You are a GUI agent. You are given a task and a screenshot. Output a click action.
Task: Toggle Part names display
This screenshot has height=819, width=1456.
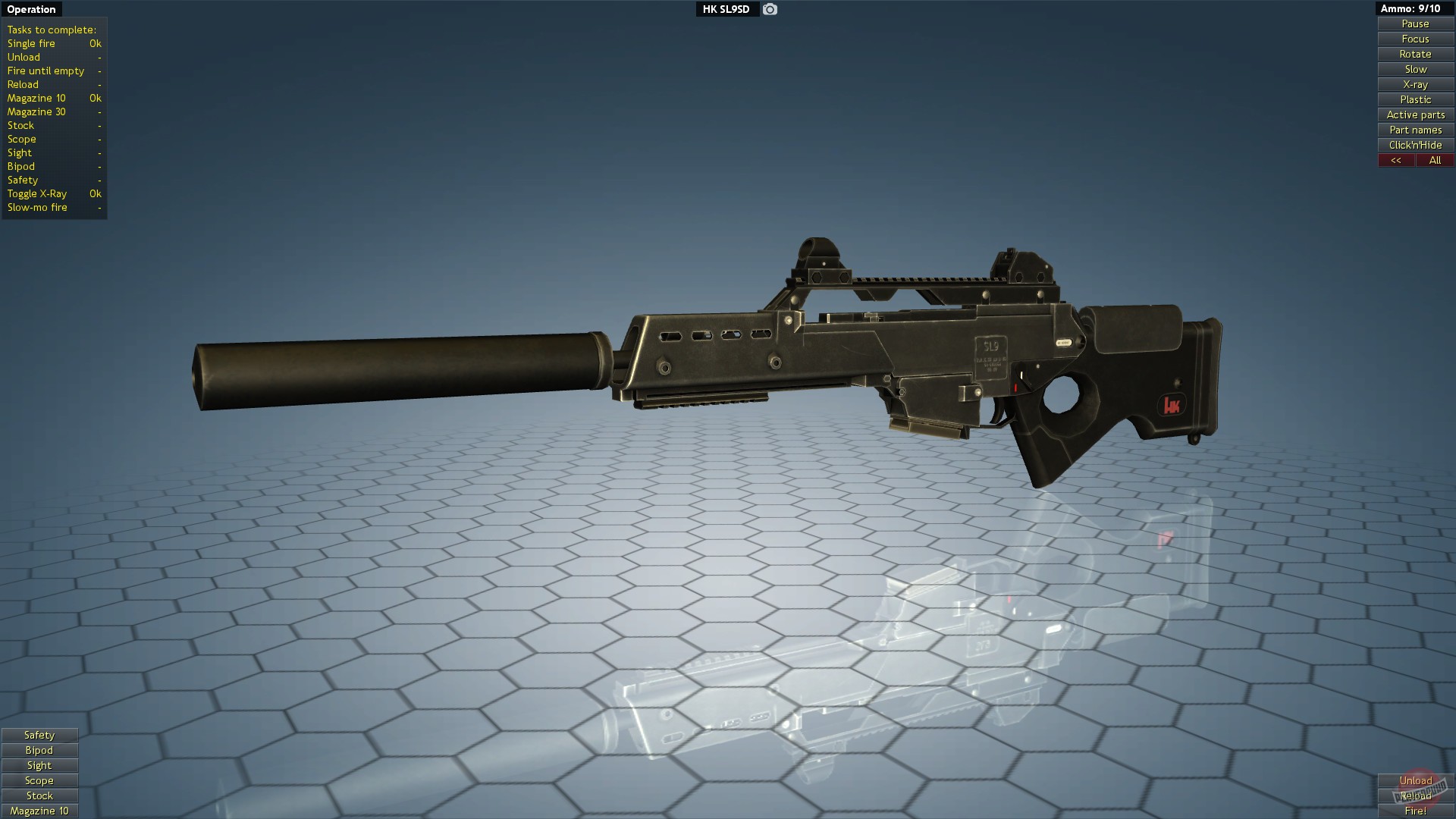pos(1414,130)
